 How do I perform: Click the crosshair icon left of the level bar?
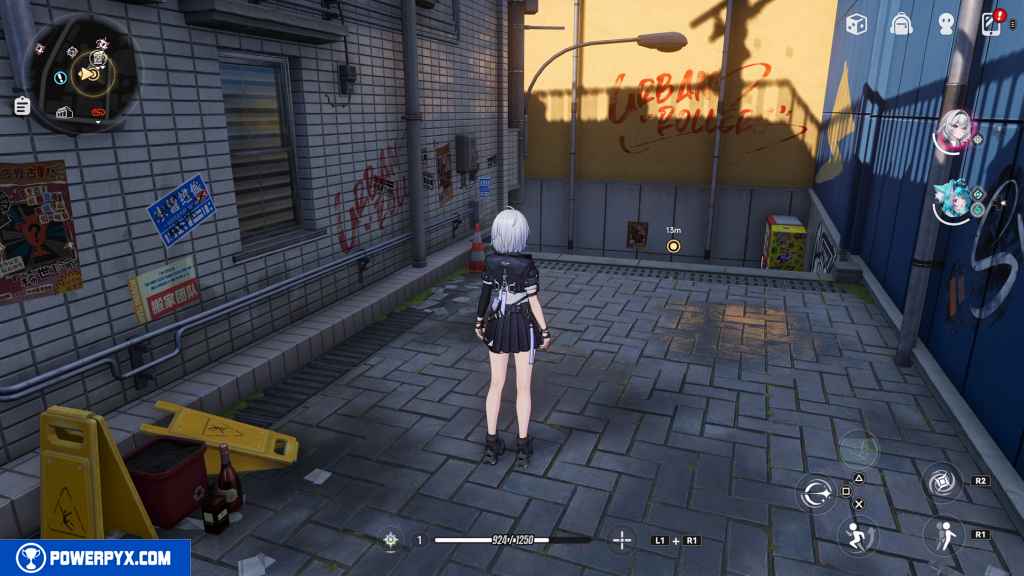click(390, 540)
